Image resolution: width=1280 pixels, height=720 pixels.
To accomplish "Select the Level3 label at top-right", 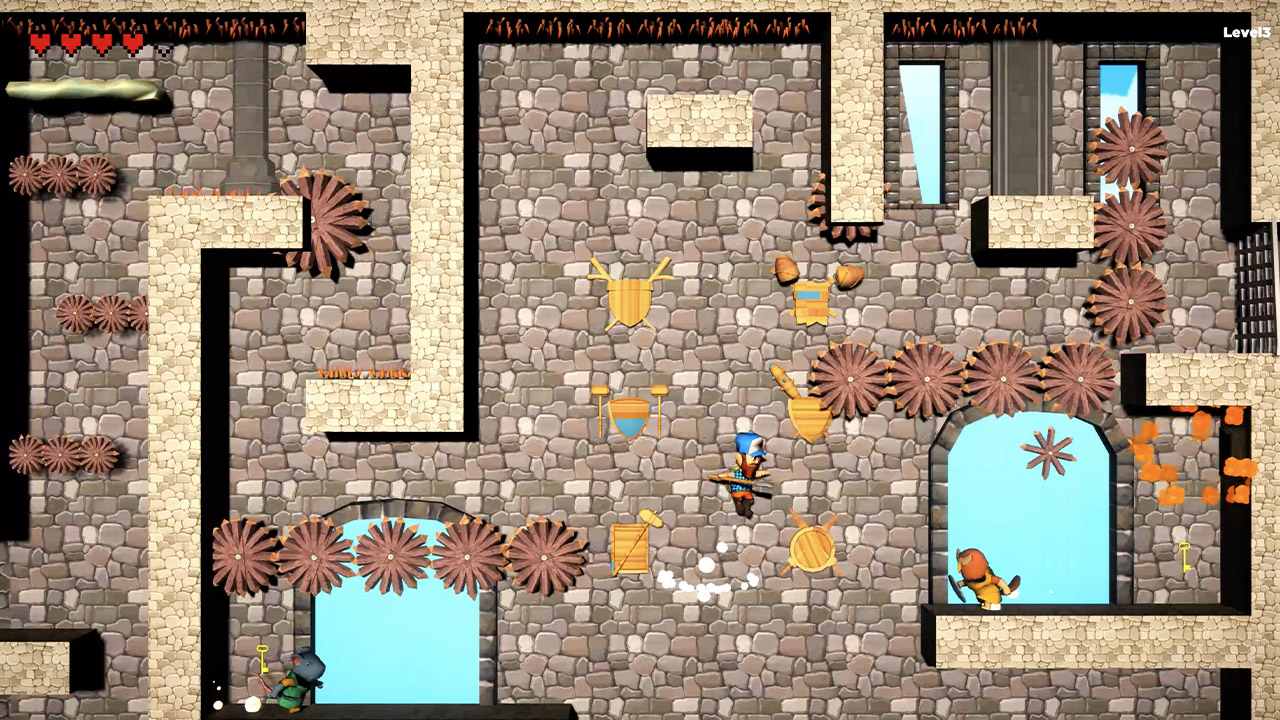I will (1246, 32).
